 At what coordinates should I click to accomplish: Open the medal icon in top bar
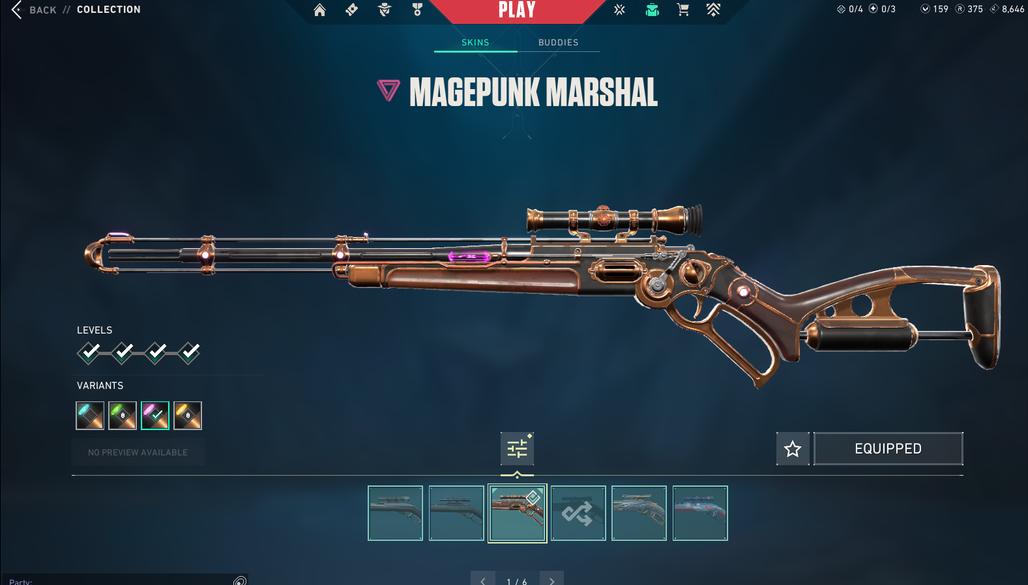(417, 10)
